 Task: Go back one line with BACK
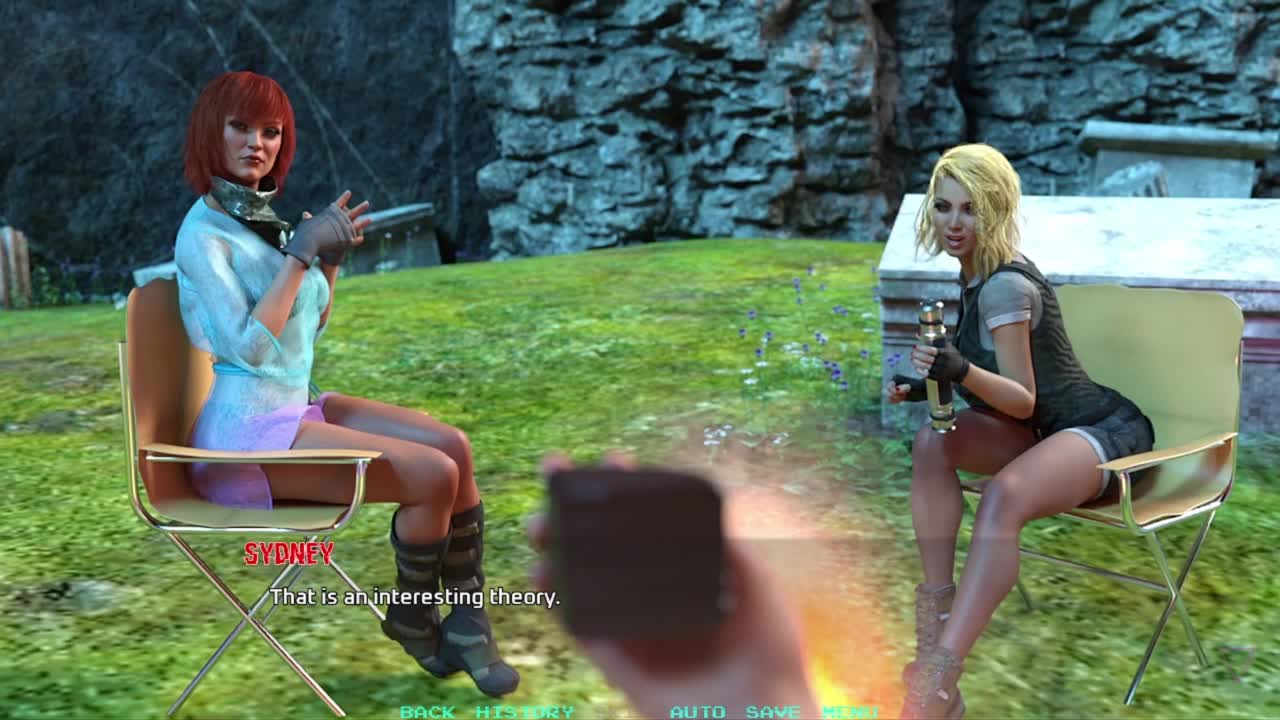click(427, 712)
